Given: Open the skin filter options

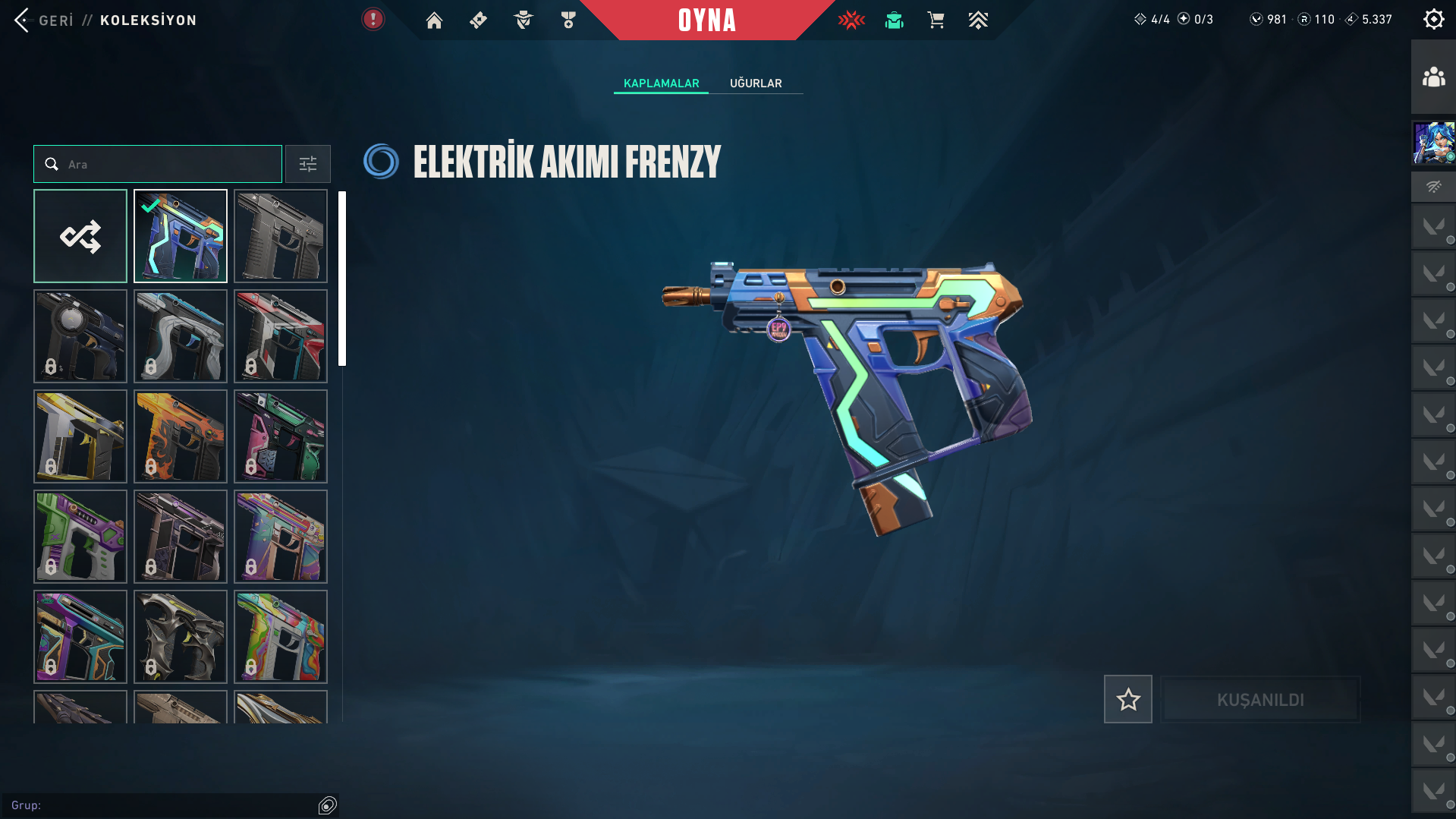Looking at the screenshot, I should (x=307, y=164).
